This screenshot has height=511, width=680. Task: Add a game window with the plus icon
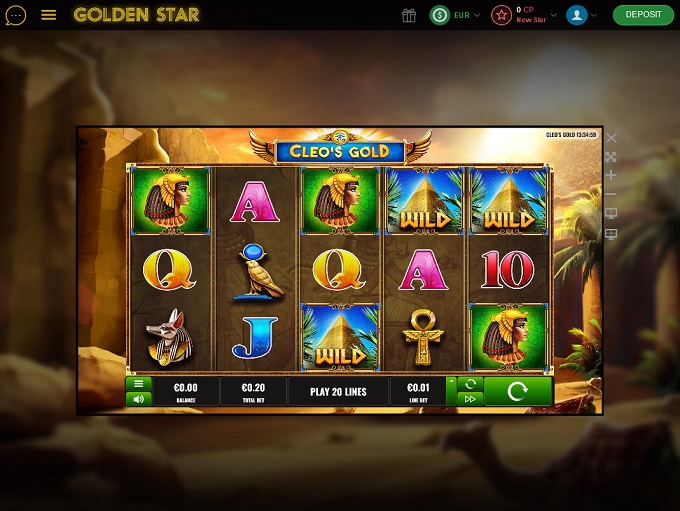tap(612, 175)
